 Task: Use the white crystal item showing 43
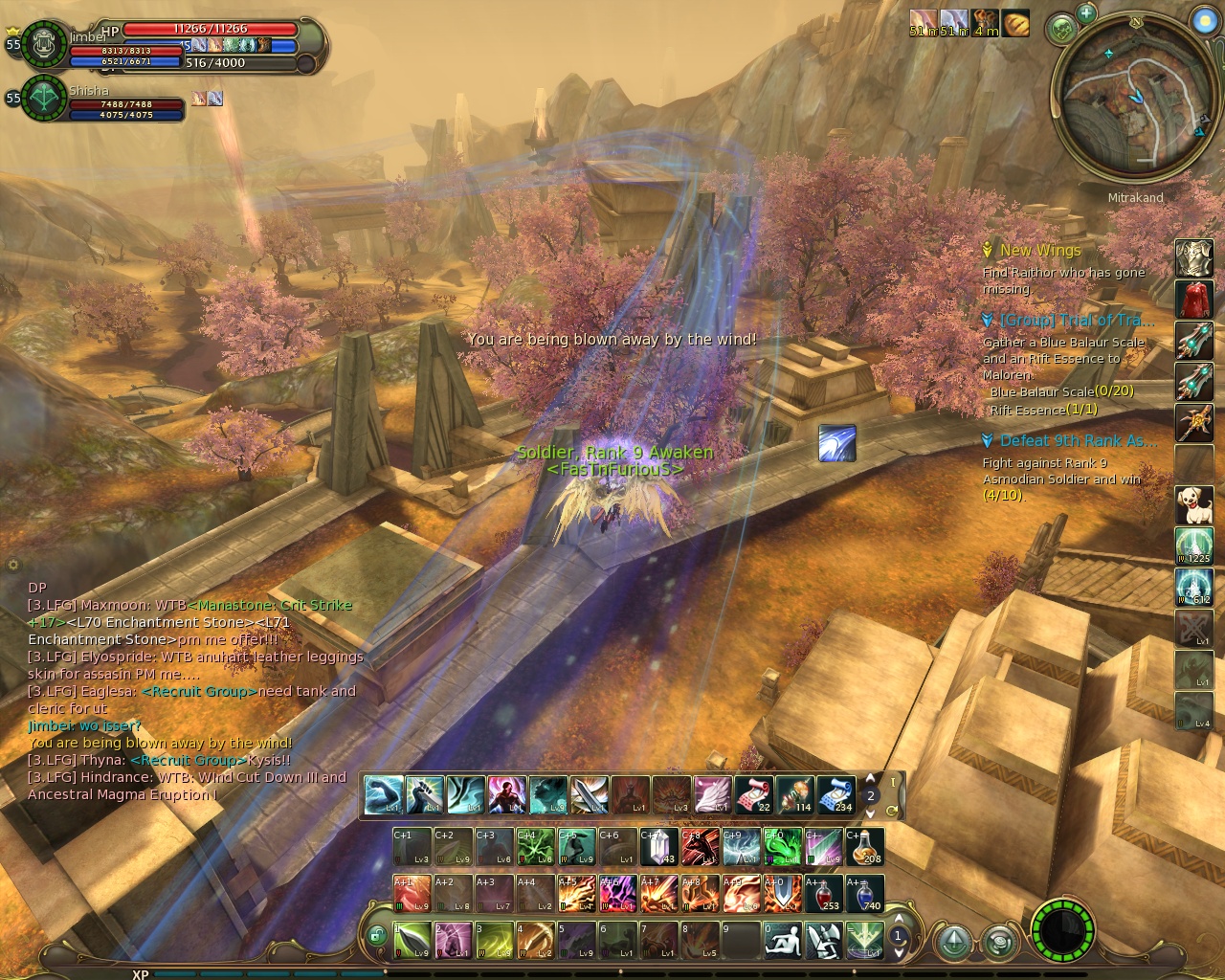click(658, 847)
